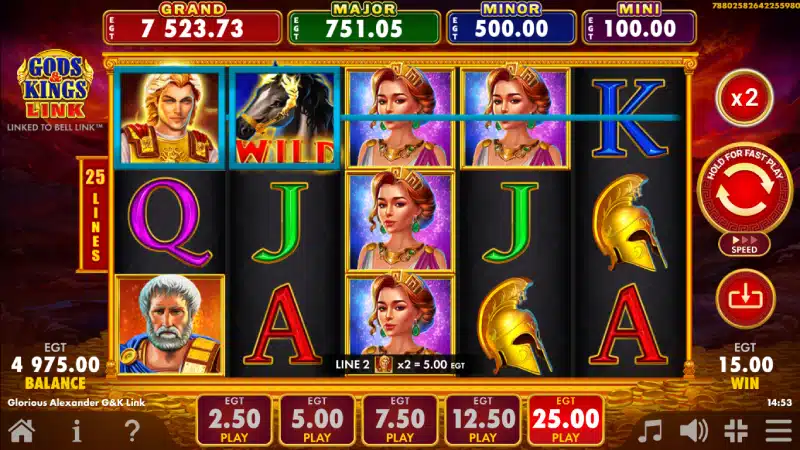Screen dimensions: 800x450
Task: Click the 25 Lines indicator panel
Action: click(95, 215)
